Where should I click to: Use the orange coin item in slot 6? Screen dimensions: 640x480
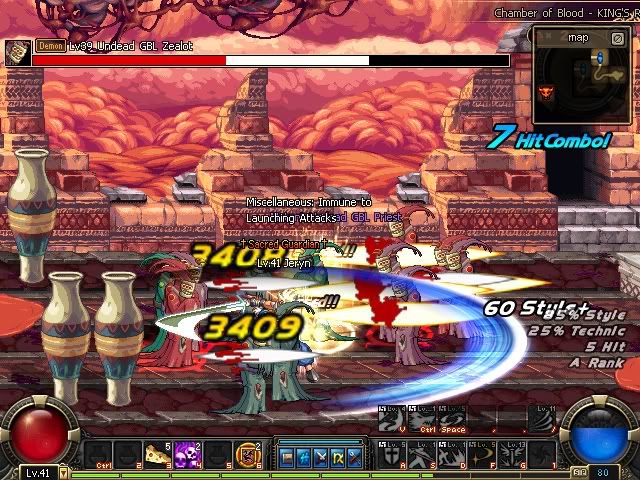pyautogui.click(x=246, y=454)
